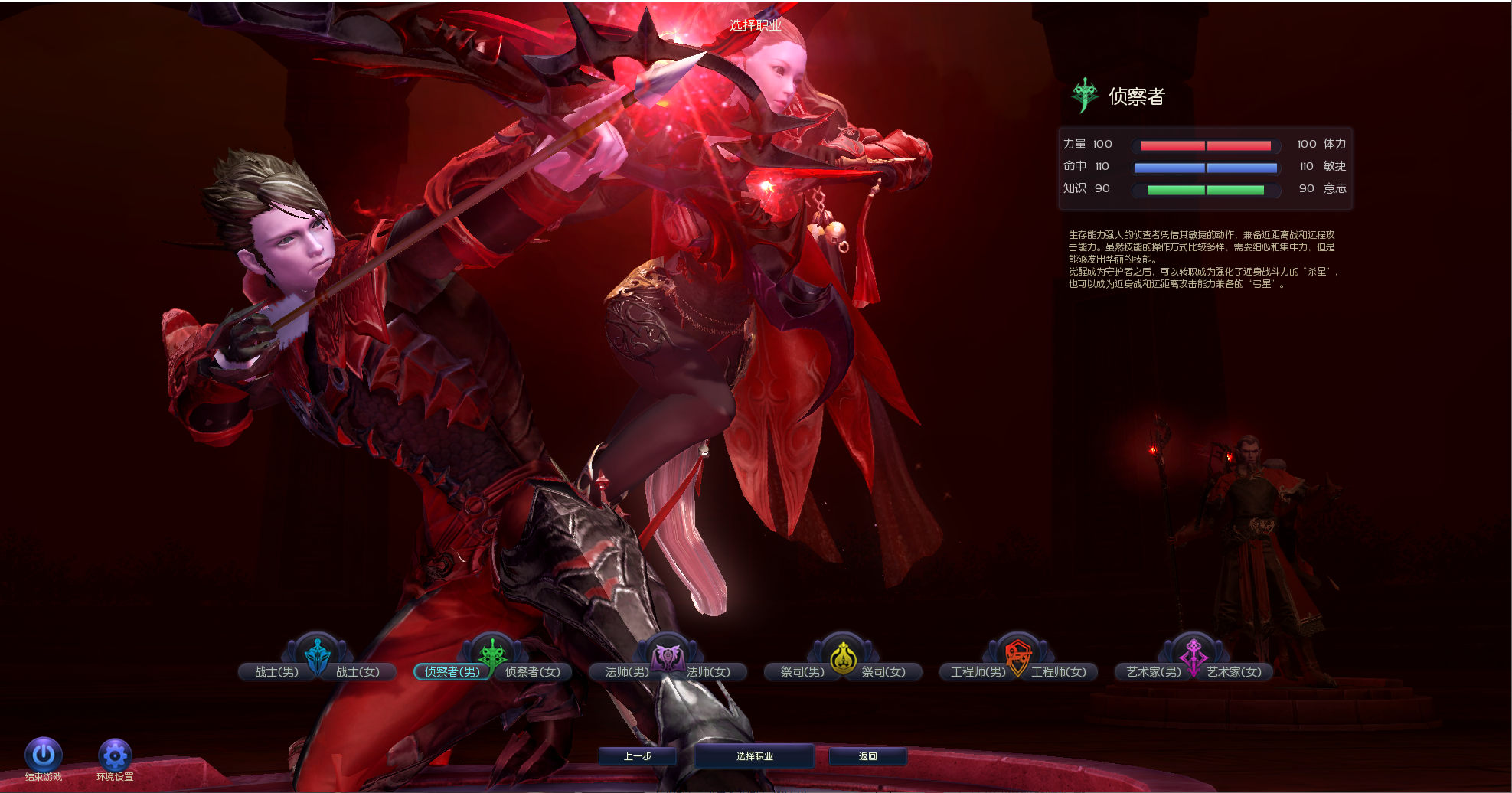1512x793 pixels.
Task: Pick the 侦察者(男) male scout class
Action: [452, 672]
